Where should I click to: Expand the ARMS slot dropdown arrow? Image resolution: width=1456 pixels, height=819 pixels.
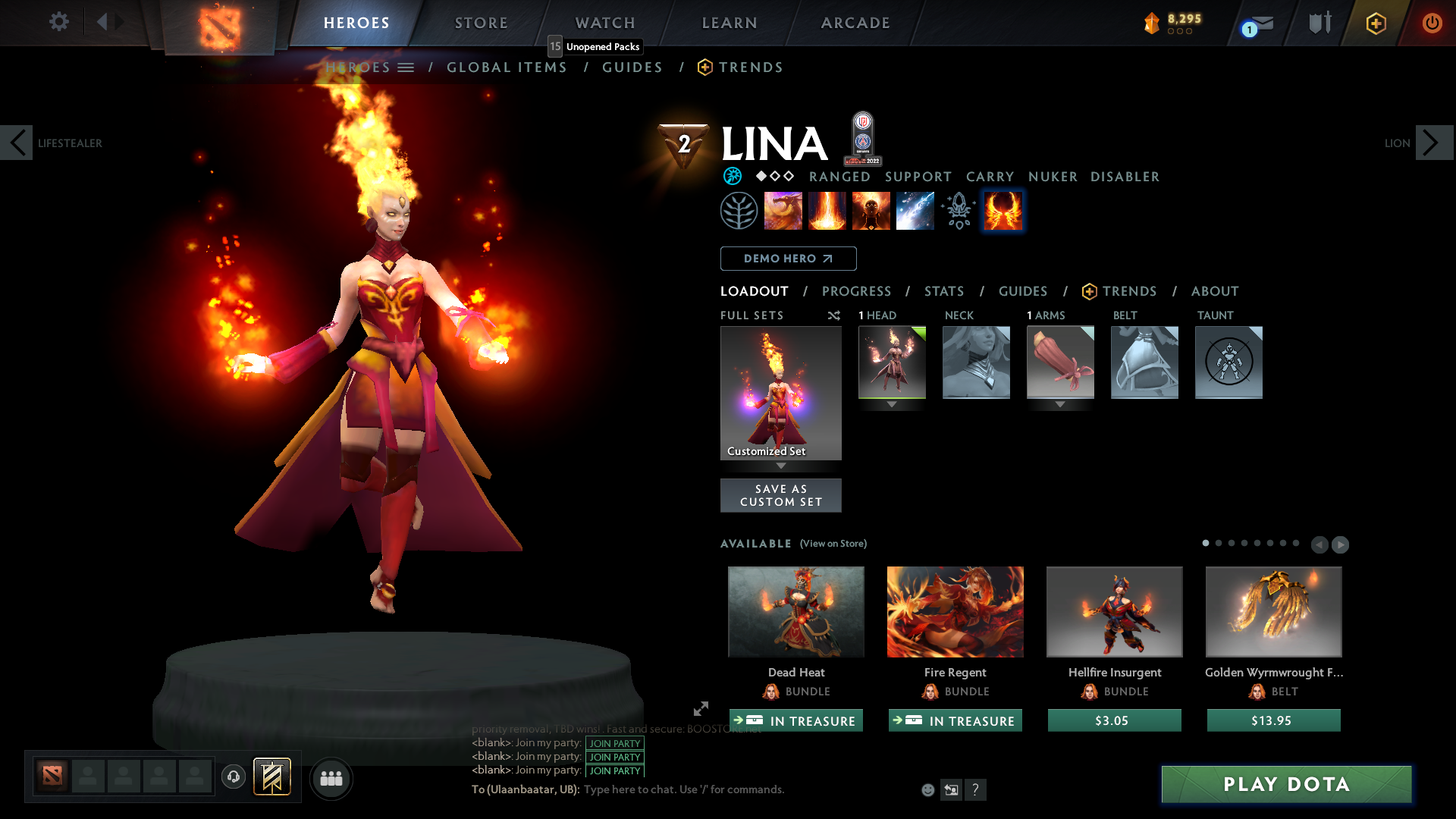(1060, 404)
